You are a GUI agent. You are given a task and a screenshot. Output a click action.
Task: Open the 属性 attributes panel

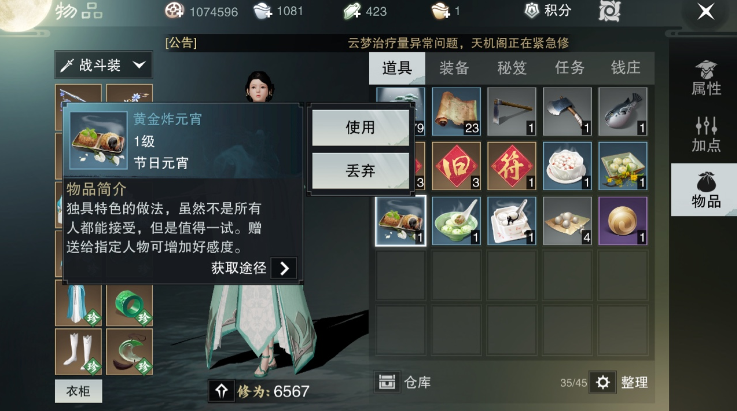point(706,78)
